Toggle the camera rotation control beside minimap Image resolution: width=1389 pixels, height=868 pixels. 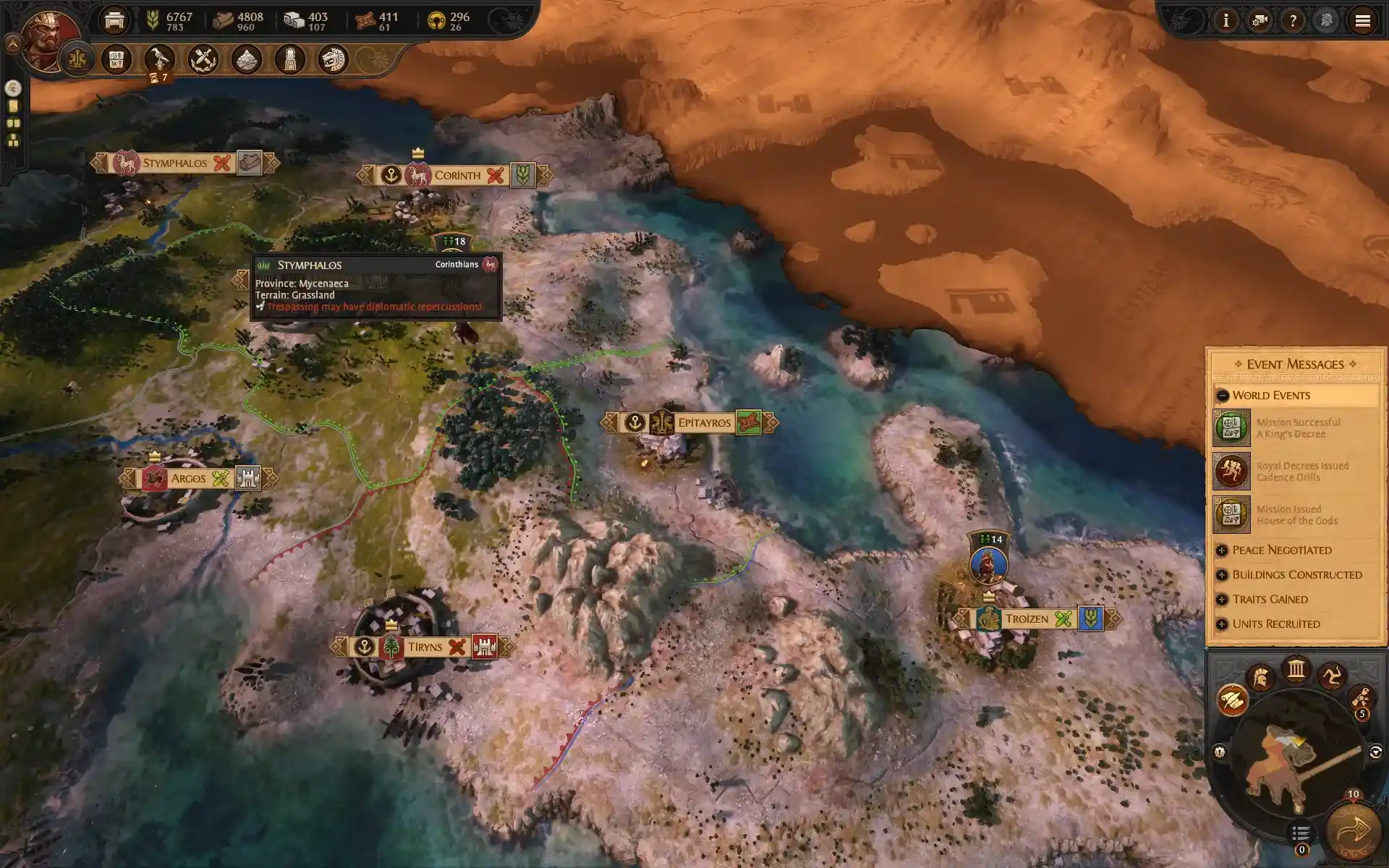click(x=1375, y=751)
